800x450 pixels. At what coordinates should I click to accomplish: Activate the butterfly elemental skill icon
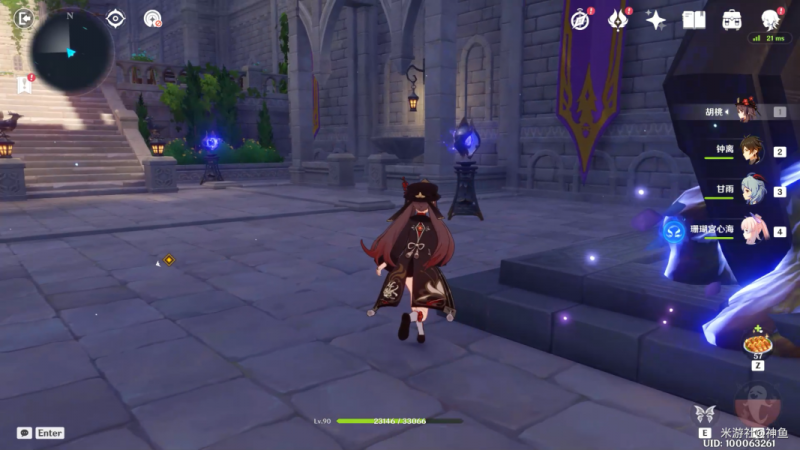(704, 415)
